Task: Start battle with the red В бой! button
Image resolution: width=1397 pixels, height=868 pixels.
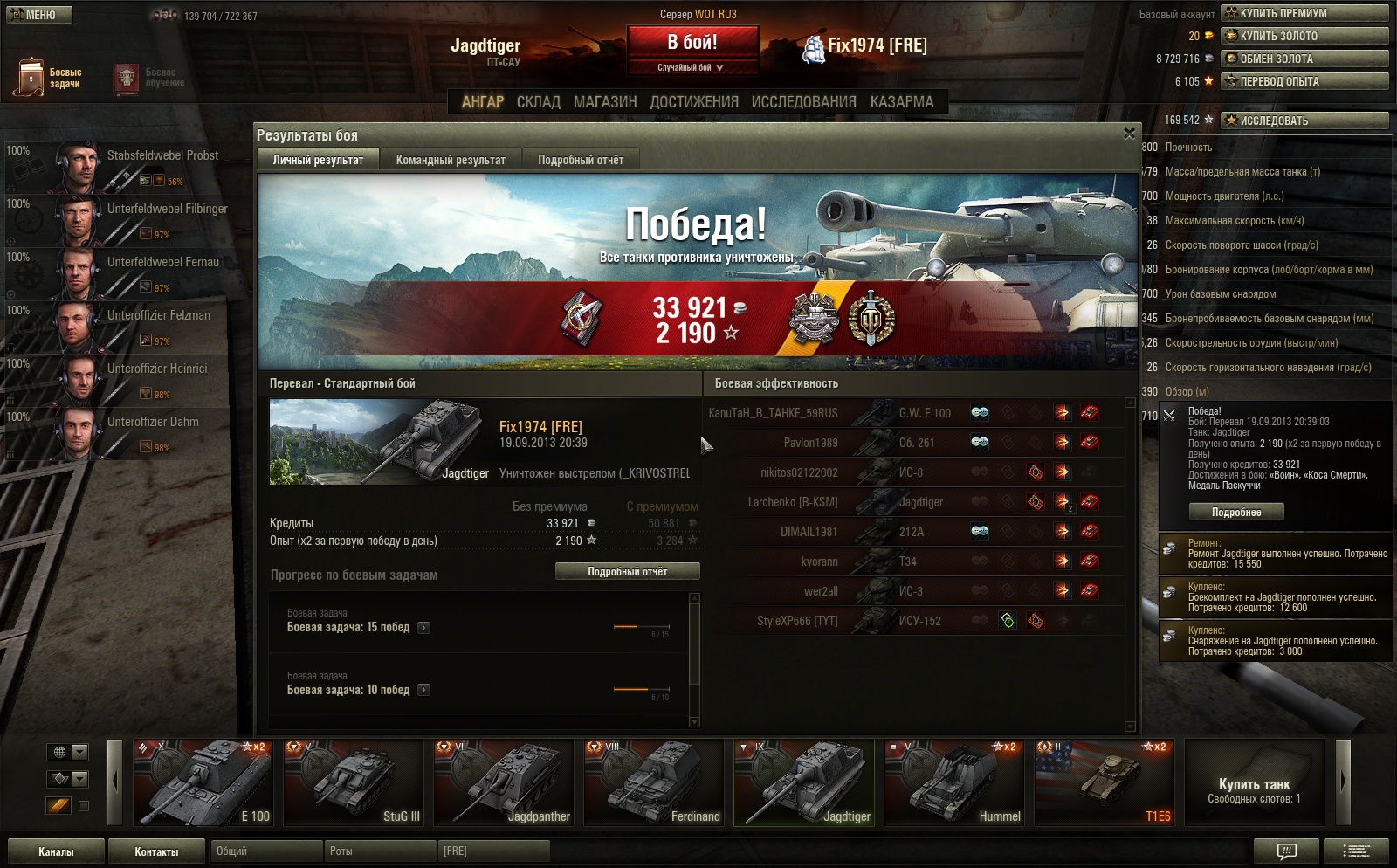Action: 692,42
